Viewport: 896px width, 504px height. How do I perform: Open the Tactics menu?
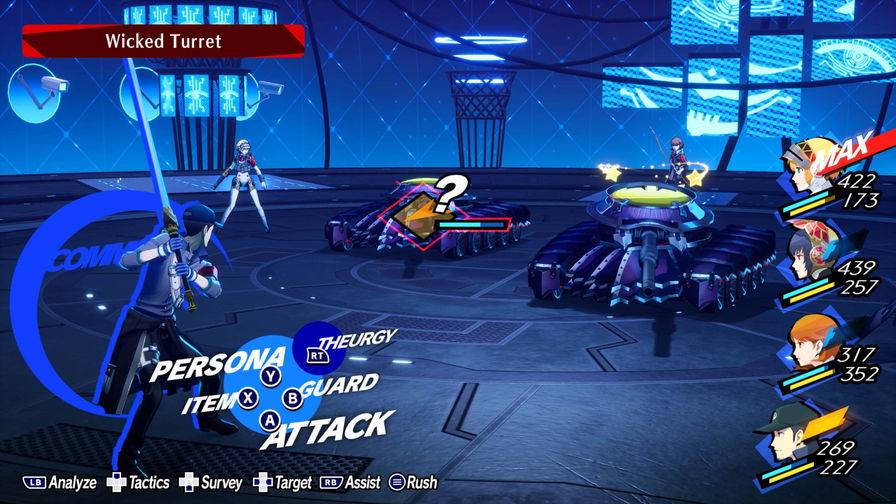tap(139, 483)
